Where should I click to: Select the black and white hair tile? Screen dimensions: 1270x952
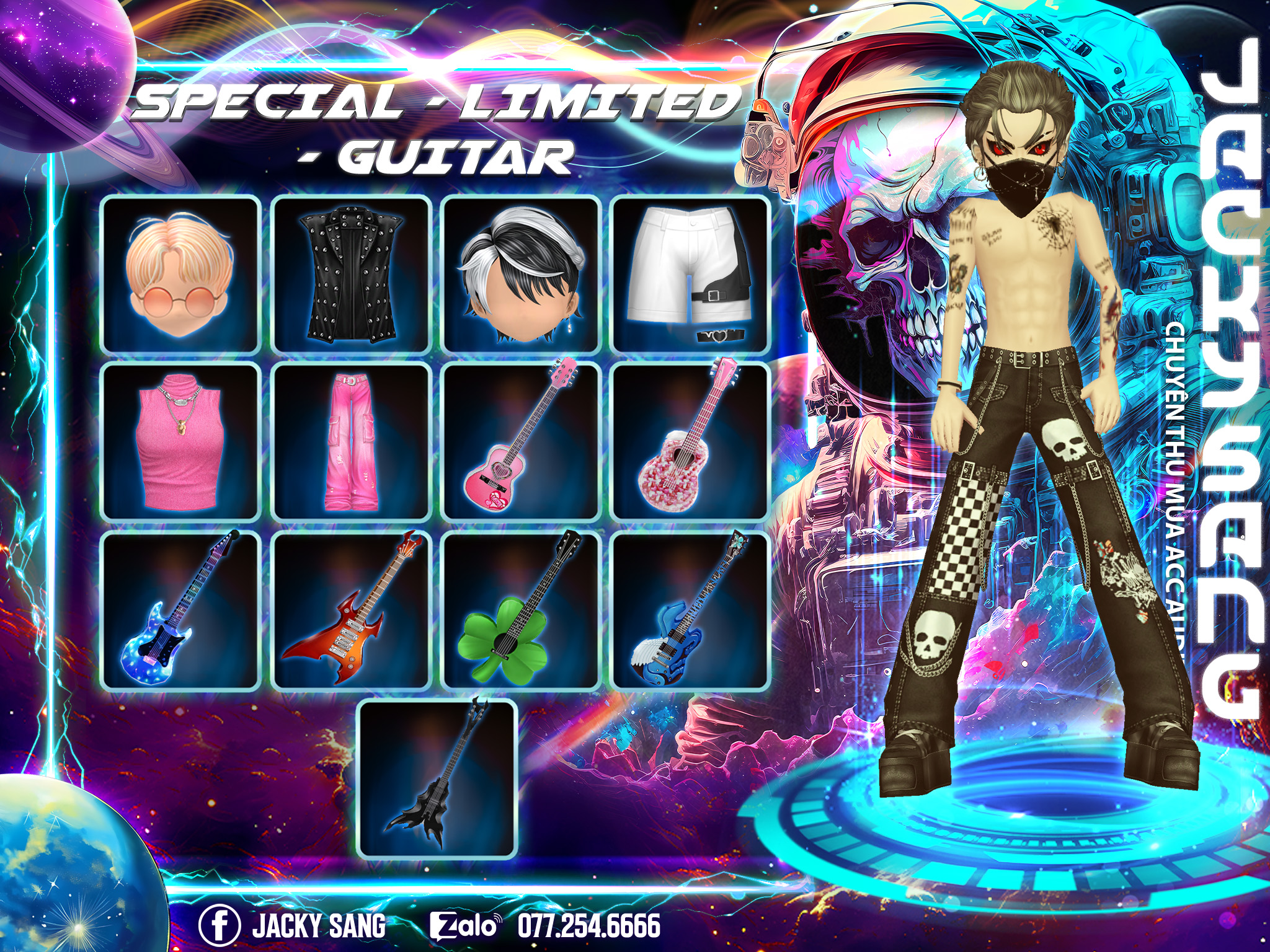[521, 275]
